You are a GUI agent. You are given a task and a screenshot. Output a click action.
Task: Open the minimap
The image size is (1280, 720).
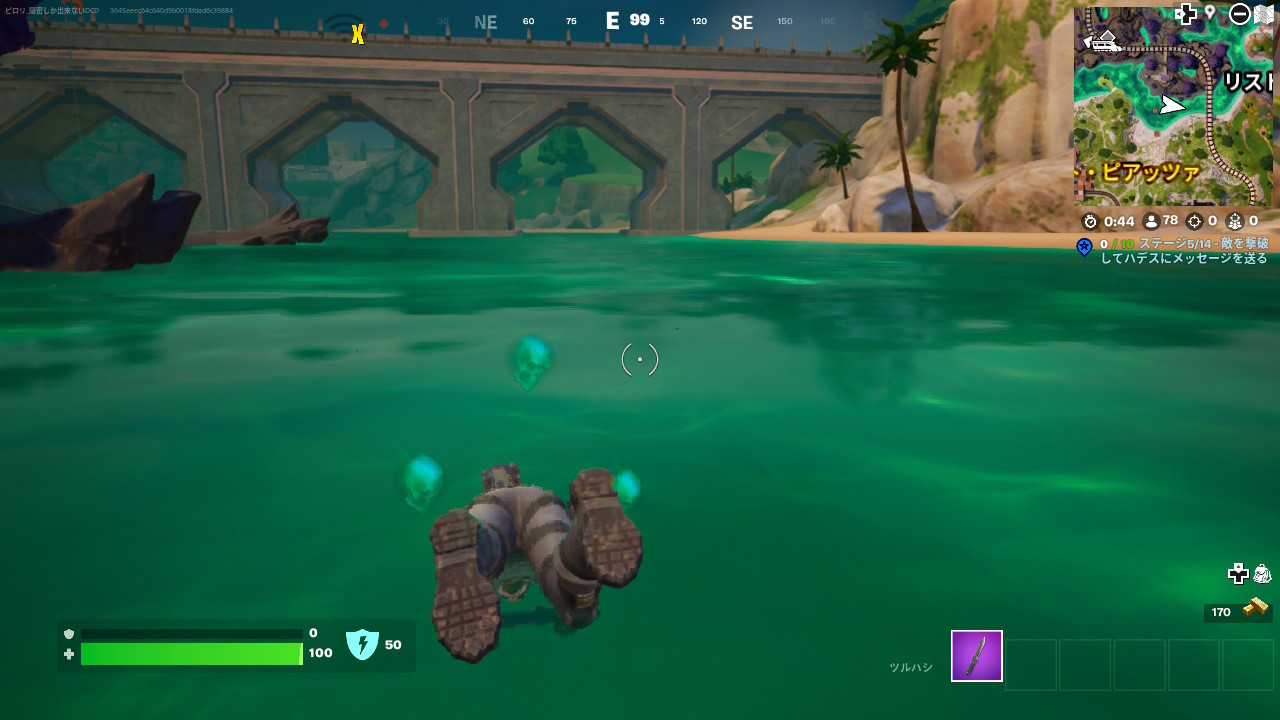(1172, 108)
